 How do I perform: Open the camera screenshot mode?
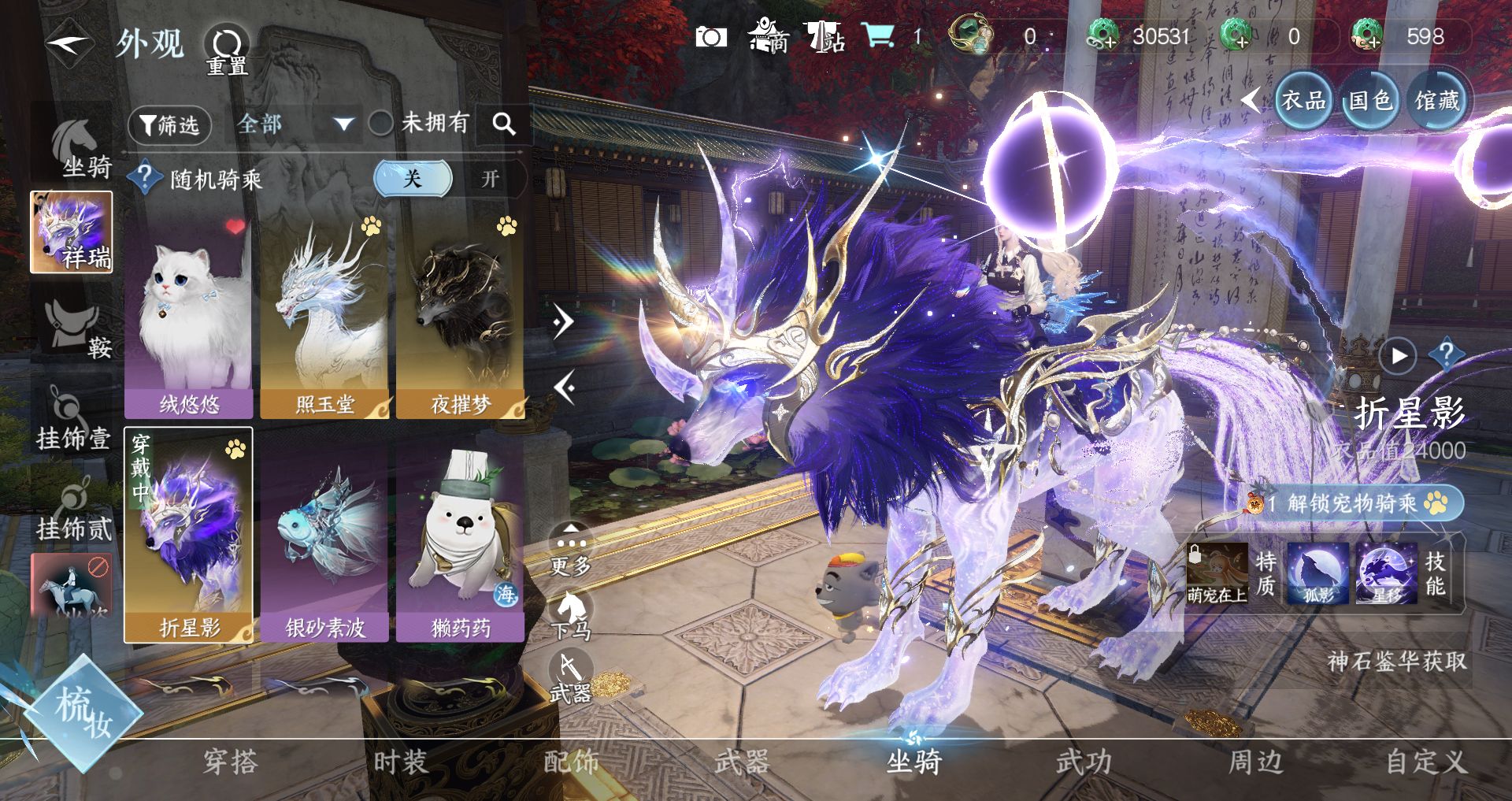710,37
